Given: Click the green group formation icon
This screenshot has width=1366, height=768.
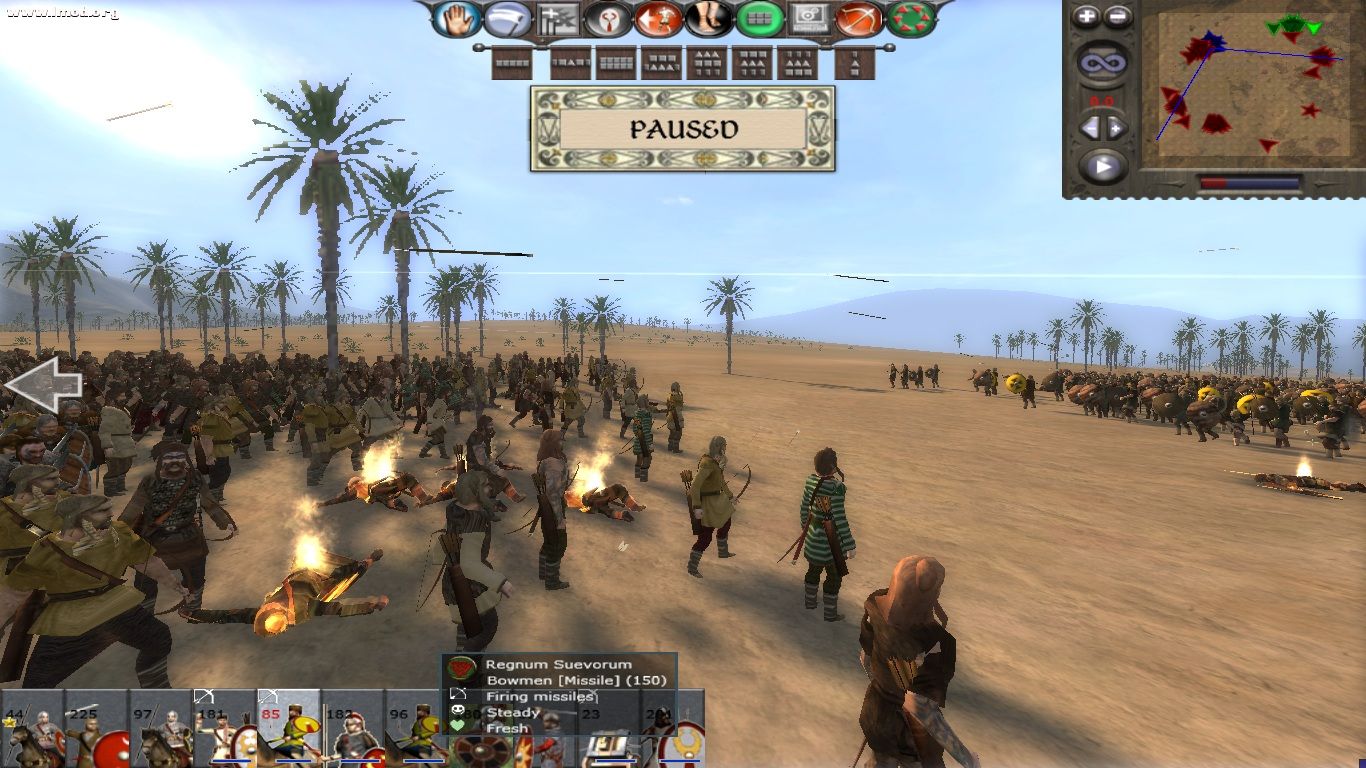Looking at the screenshot, I should (x=762, y=18).
